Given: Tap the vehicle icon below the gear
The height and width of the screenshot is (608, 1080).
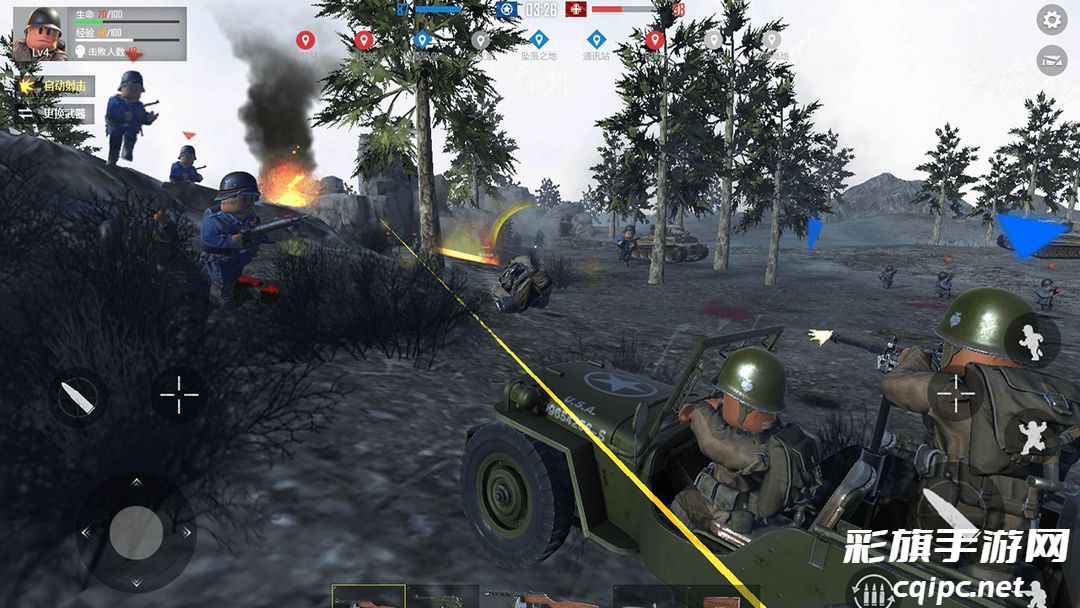Looking at the screenshot, I should tap(1051, 60).
